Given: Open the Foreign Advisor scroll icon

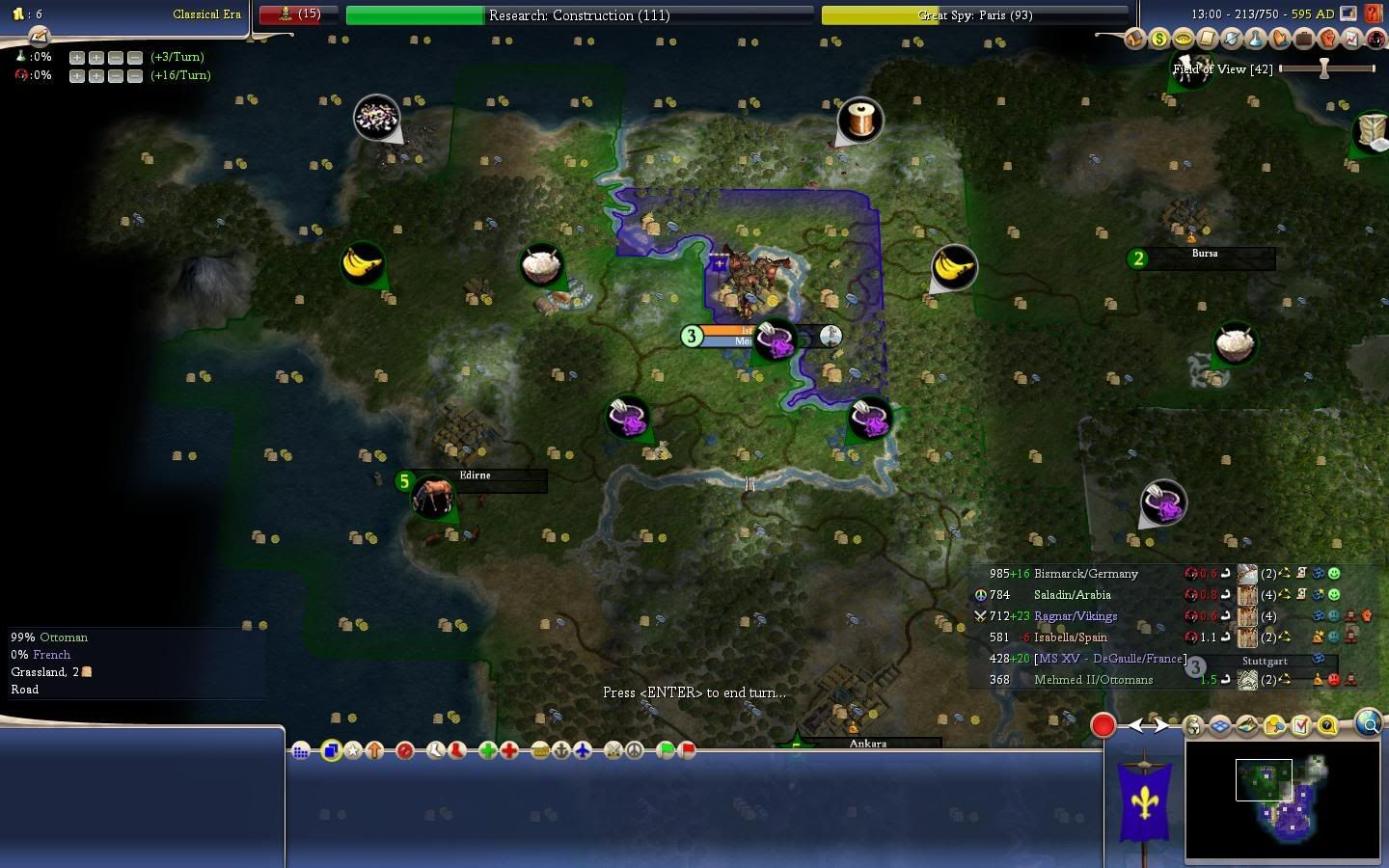Looking at the screenshot, I should (x=1208, y=39).
